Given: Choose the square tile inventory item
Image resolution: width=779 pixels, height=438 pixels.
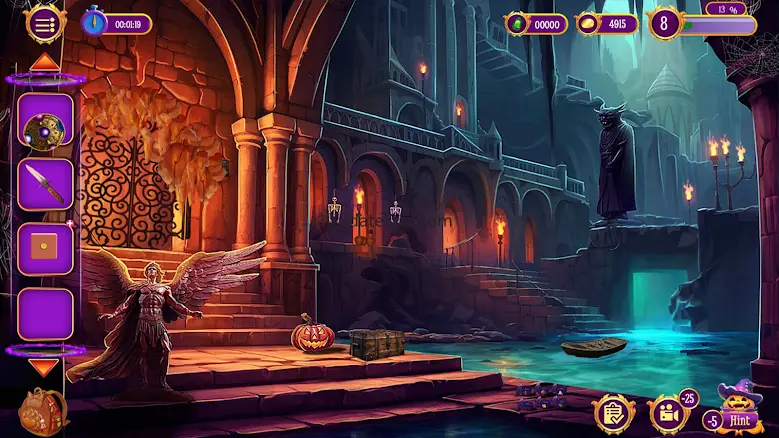Looking at the screenshot, I should [x=45, y=248].
